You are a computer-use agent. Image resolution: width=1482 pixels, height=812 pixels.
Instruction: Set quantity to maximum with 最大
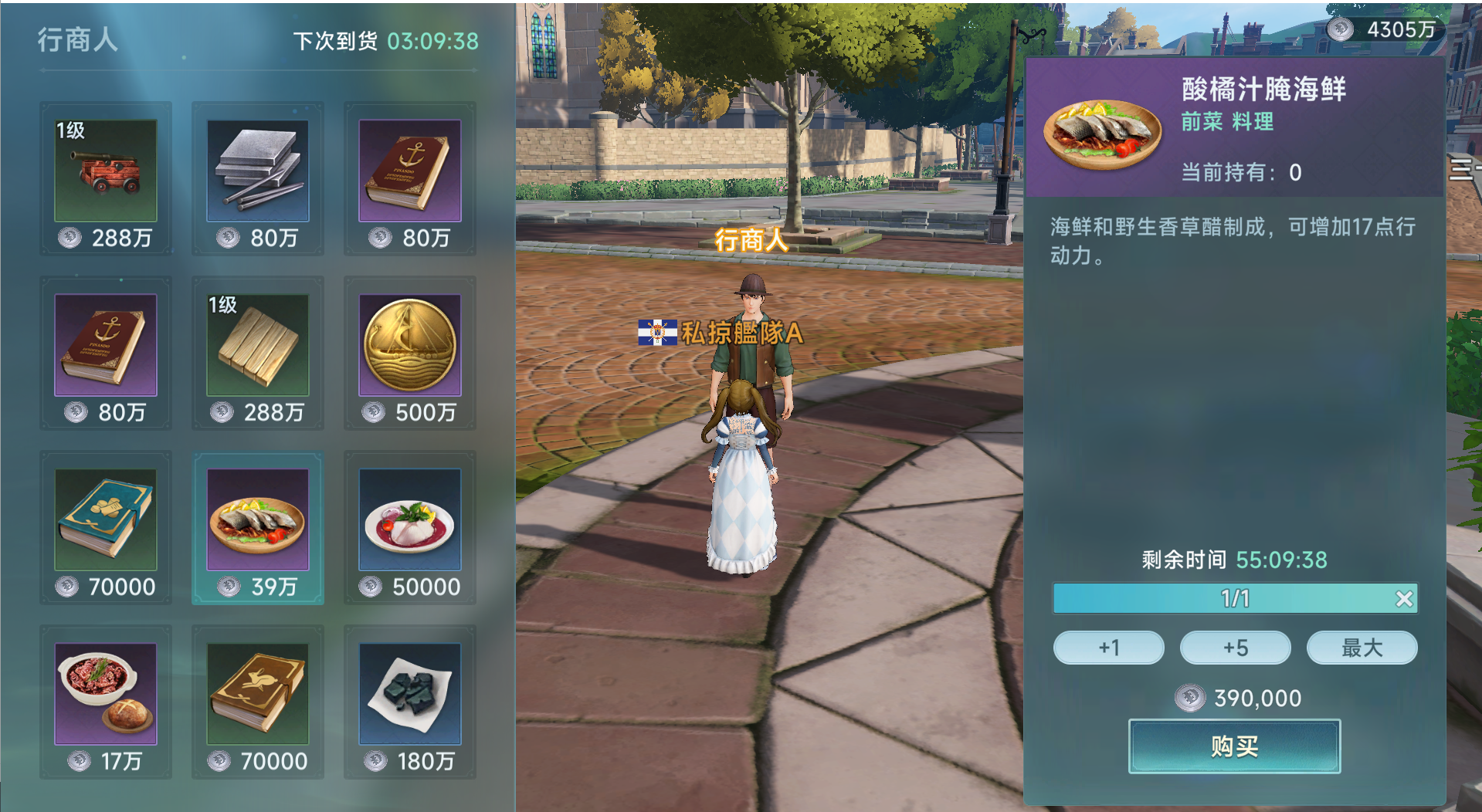coord(1362,648)
